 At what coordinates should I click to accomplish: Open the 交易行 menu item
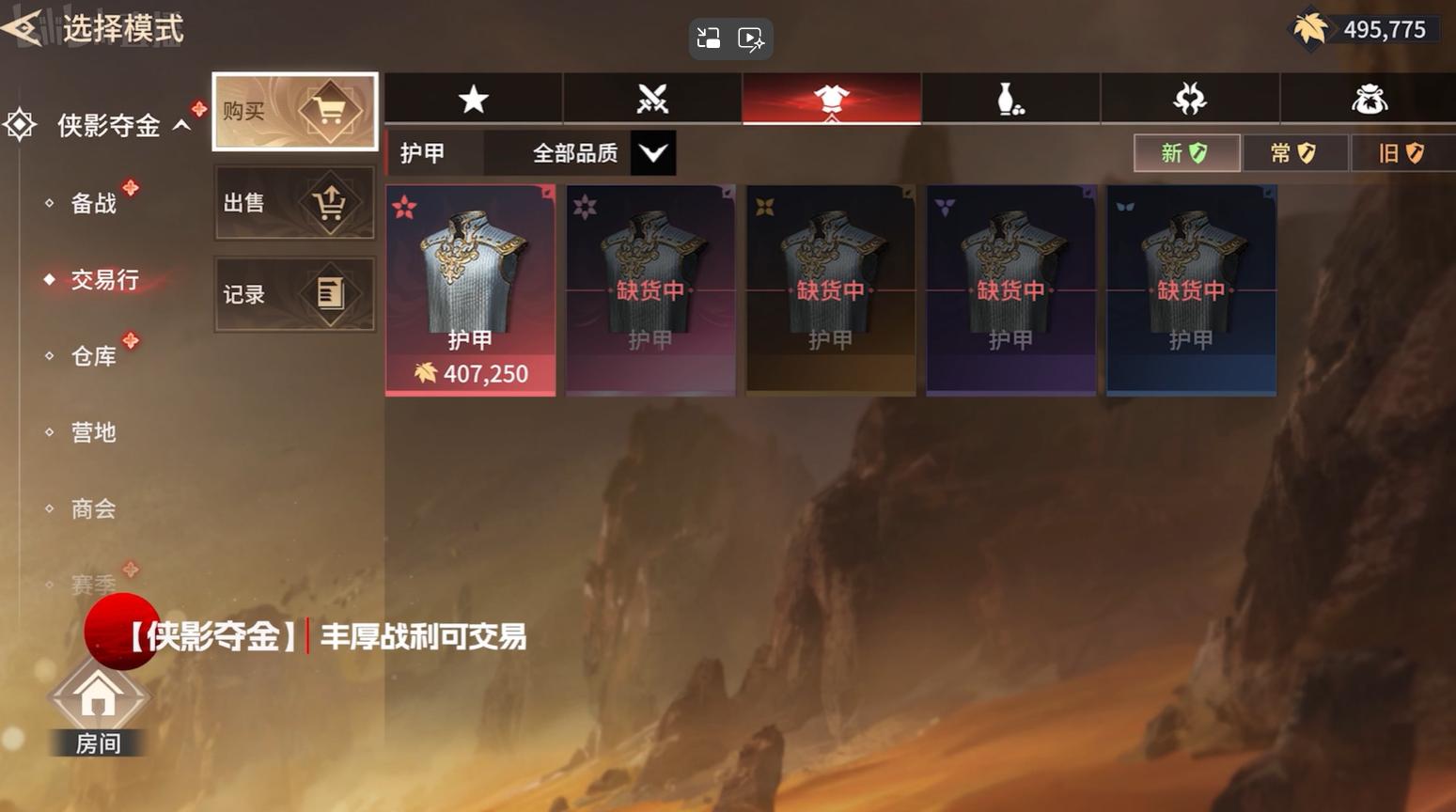(x=102, y=278)
